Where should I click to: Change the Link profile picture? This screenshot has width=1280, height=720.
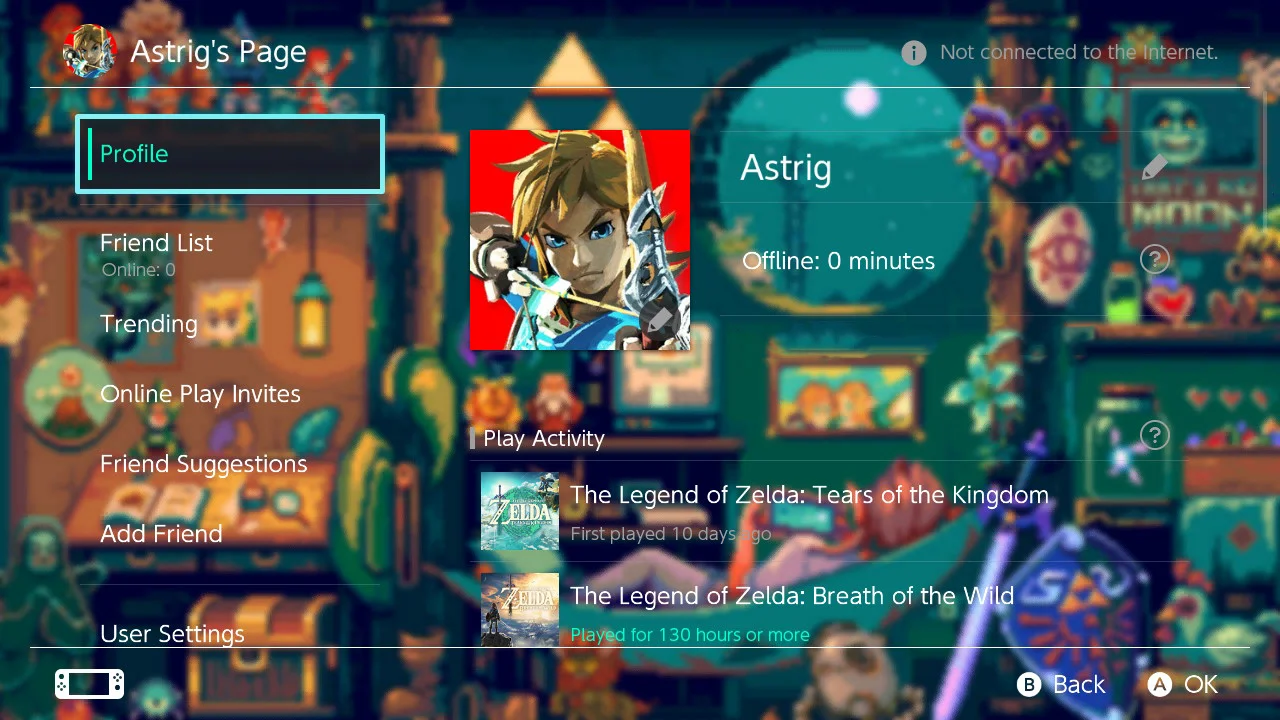(x=580, y=240)
